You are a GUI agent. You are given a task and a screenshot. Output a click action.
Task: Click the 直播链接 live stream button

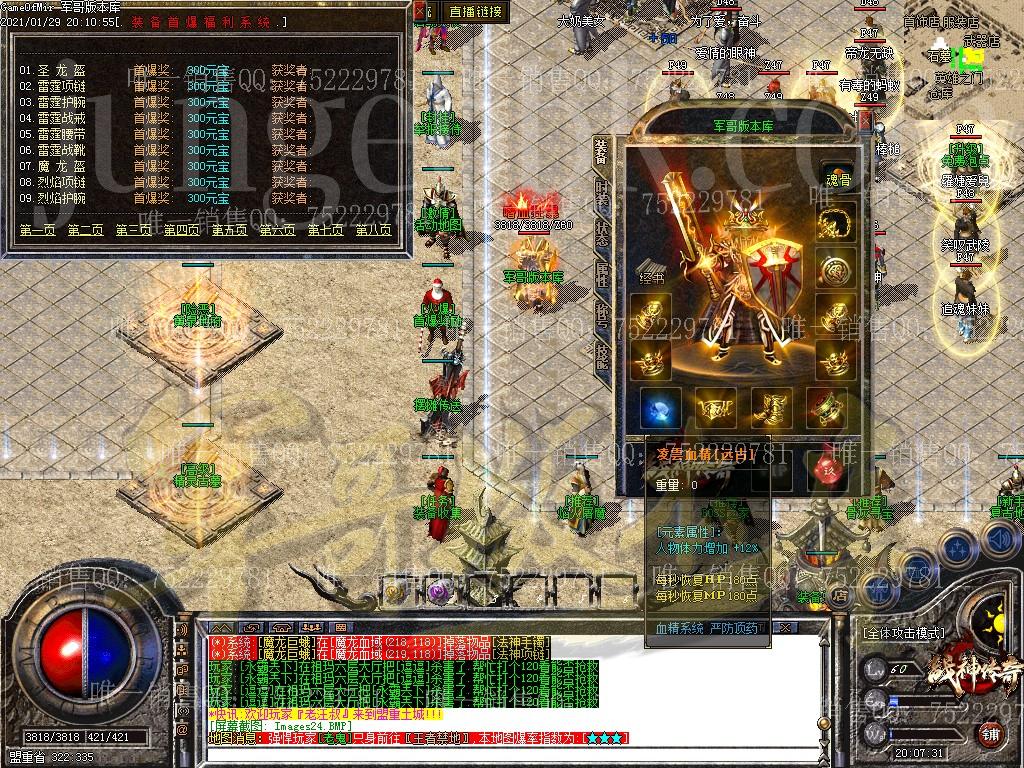475,12
